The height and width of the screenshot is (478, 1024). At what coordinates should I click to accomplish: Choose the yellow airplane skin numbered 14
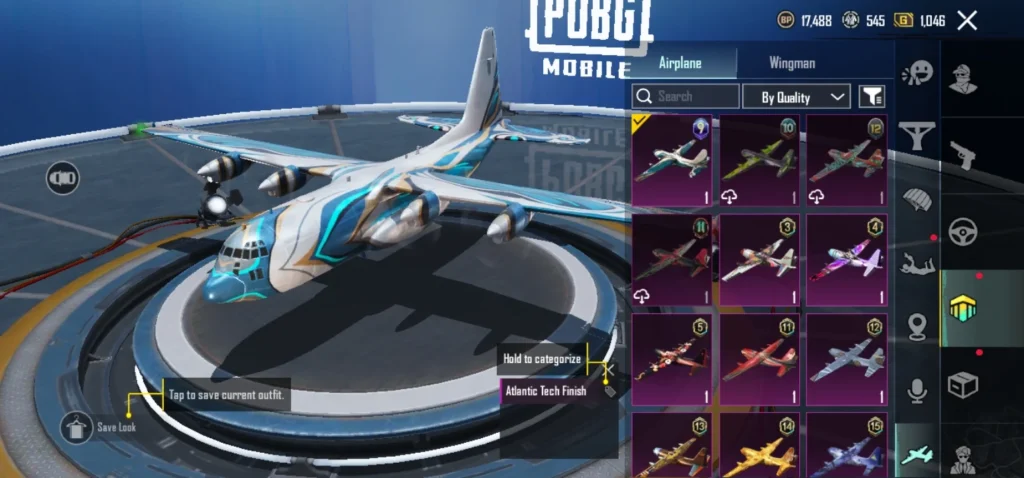(x=759, y=449)
